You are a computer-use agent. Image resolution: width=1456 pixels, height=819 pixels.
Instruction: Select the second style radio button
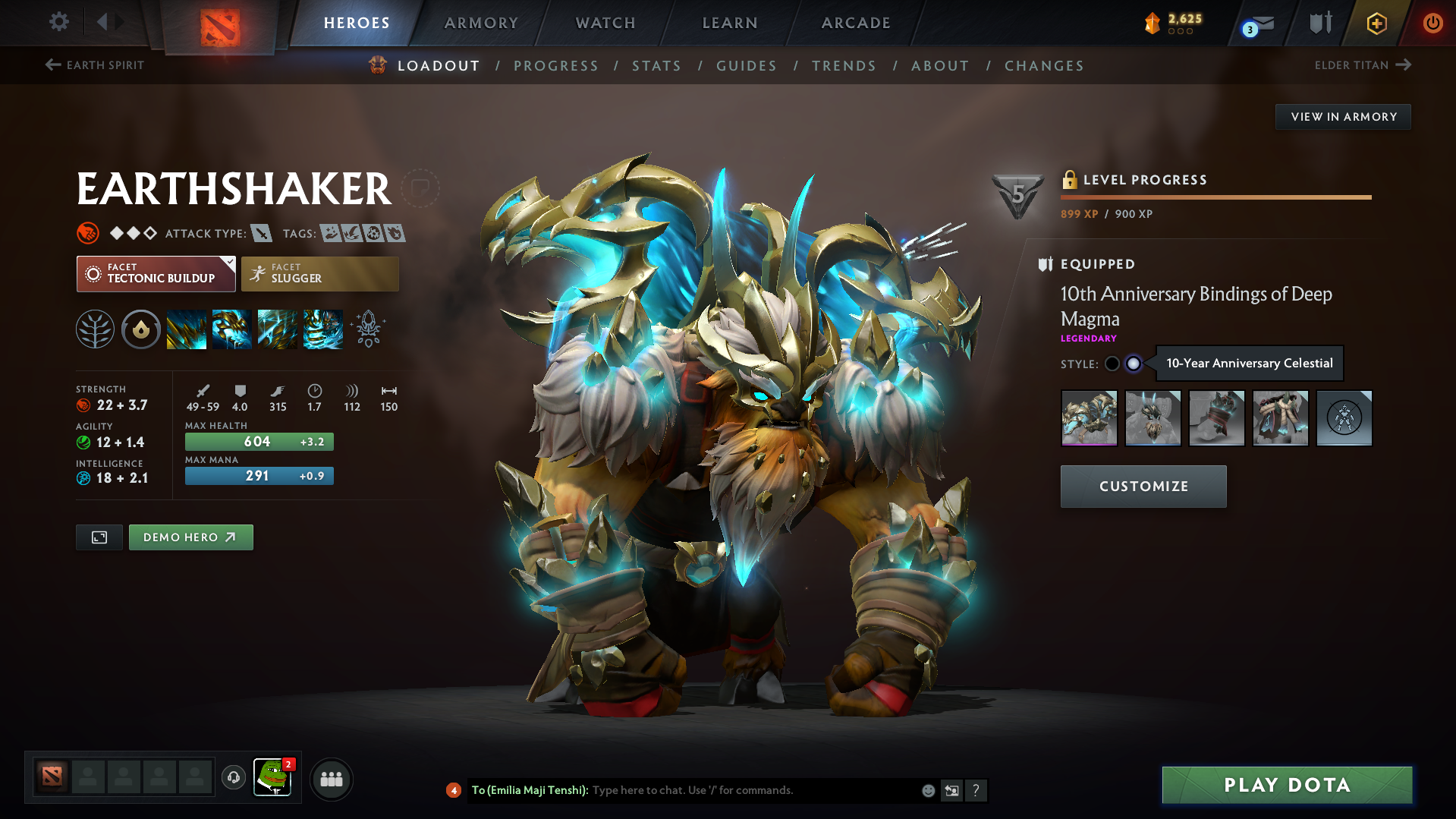click(x=1134, y=364)
